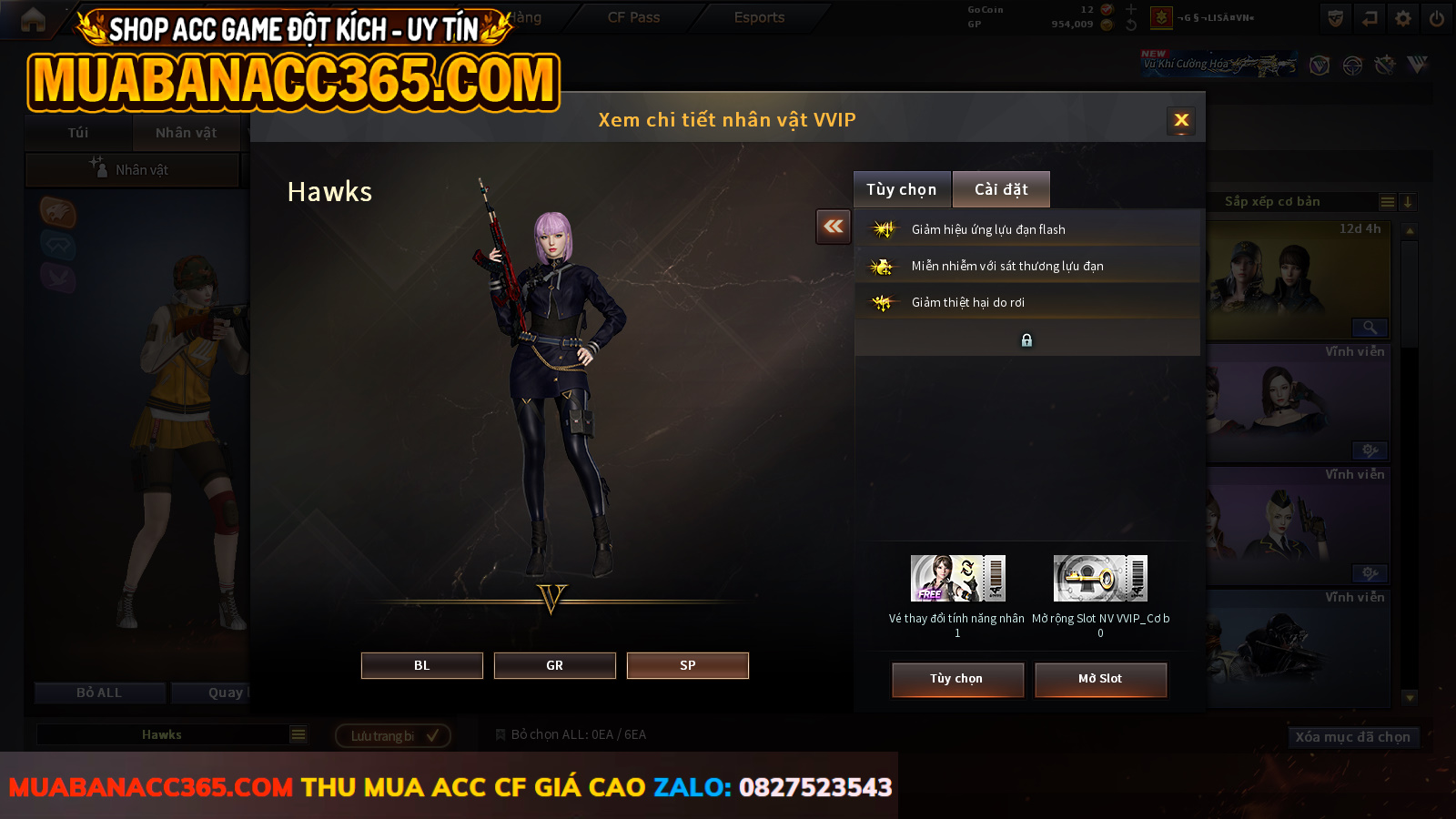The height and width of the screenshot is (819, 1456).
Task: Click the locked perk slot
Action: [1026, 339]
